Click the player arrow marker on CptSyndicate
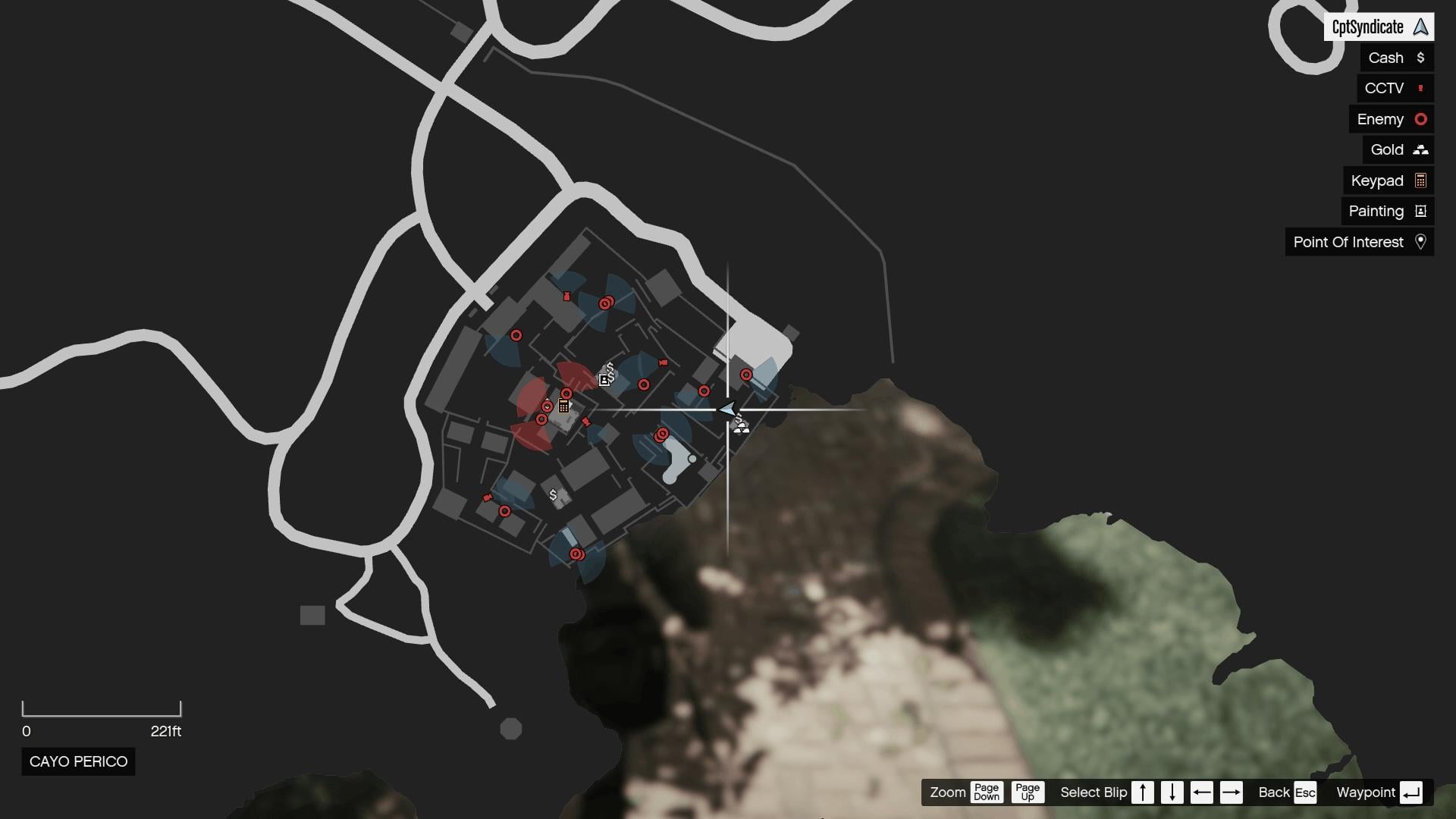Viewport: 1456px width, 819px height. (726, 409)
